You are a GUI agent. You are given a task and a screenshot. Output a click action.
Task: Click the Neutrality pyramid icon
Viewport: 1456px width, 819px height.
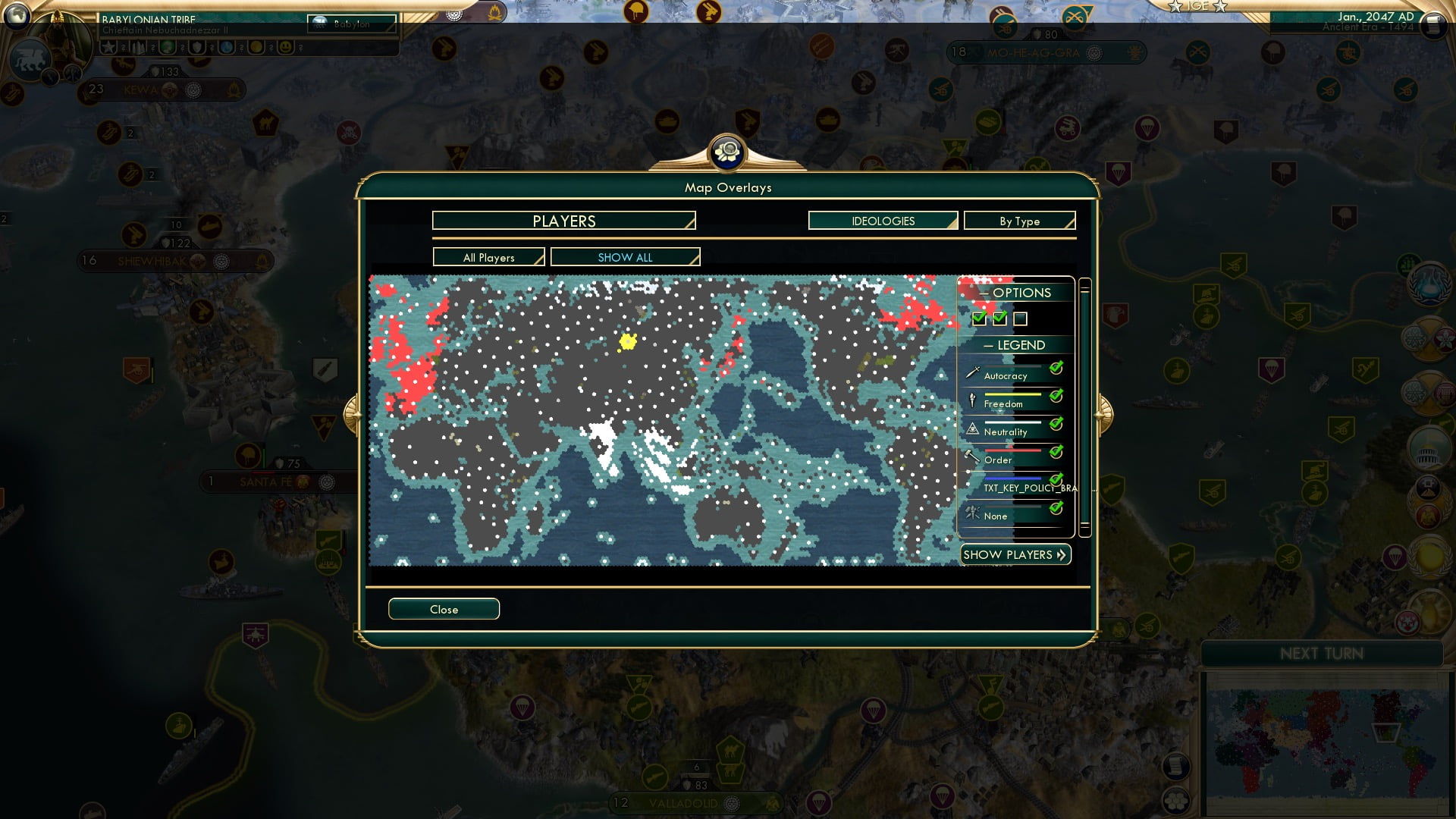pos(971,428)
